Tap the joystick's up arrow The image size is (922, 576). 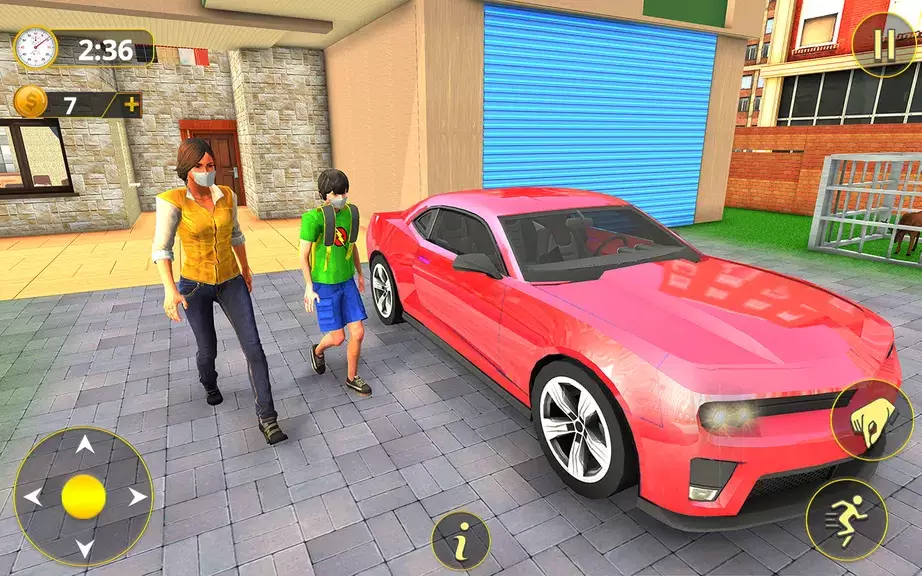[x=84, y=445]
